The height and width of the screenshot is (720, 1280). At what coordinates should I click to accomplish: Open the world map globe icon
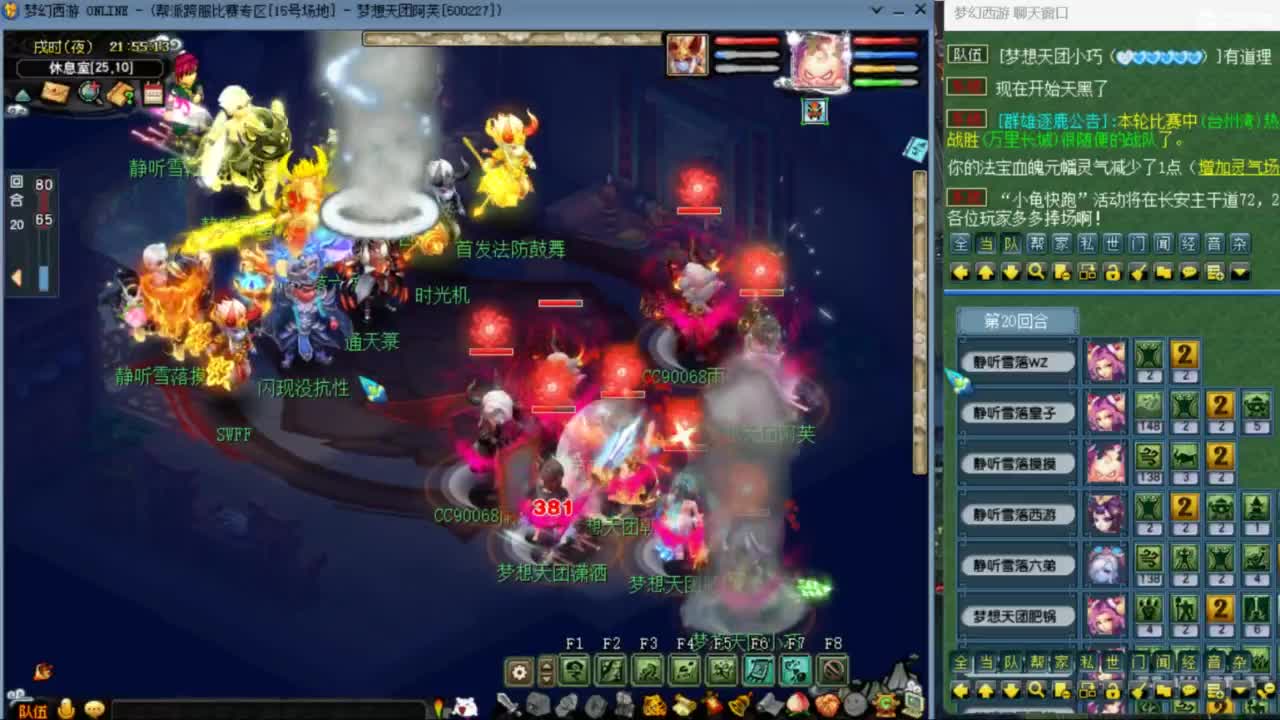point(89,92)
